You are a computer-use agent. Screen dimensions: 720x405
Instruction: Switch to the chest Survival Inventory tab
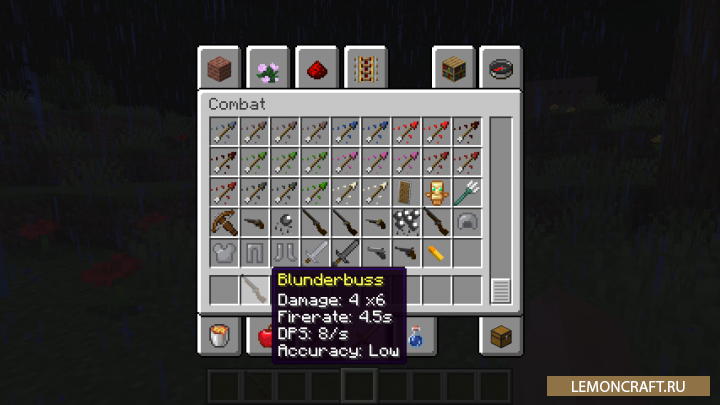[500, 336]
